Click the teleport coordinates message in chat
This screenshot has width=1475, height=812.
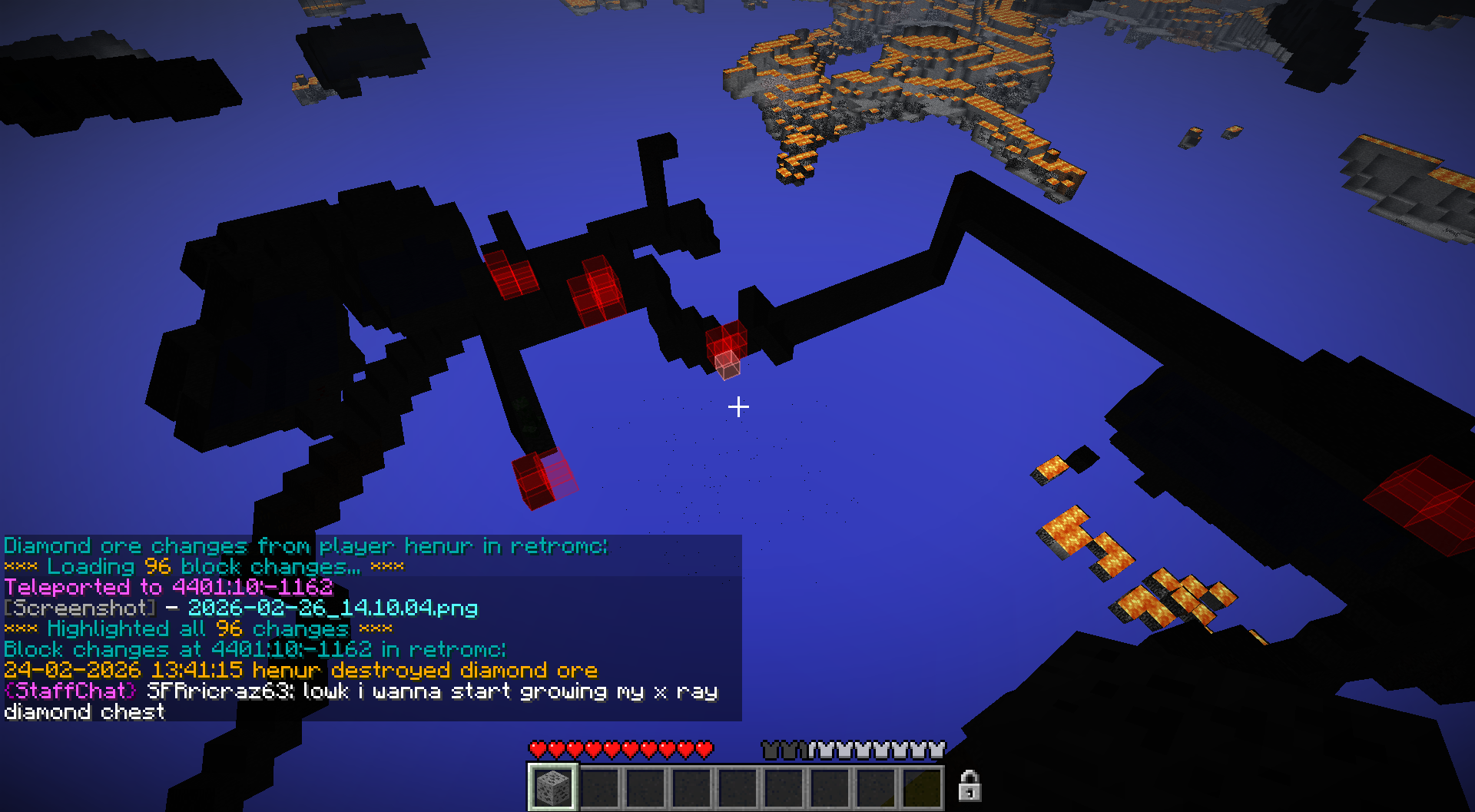point(168,588)
